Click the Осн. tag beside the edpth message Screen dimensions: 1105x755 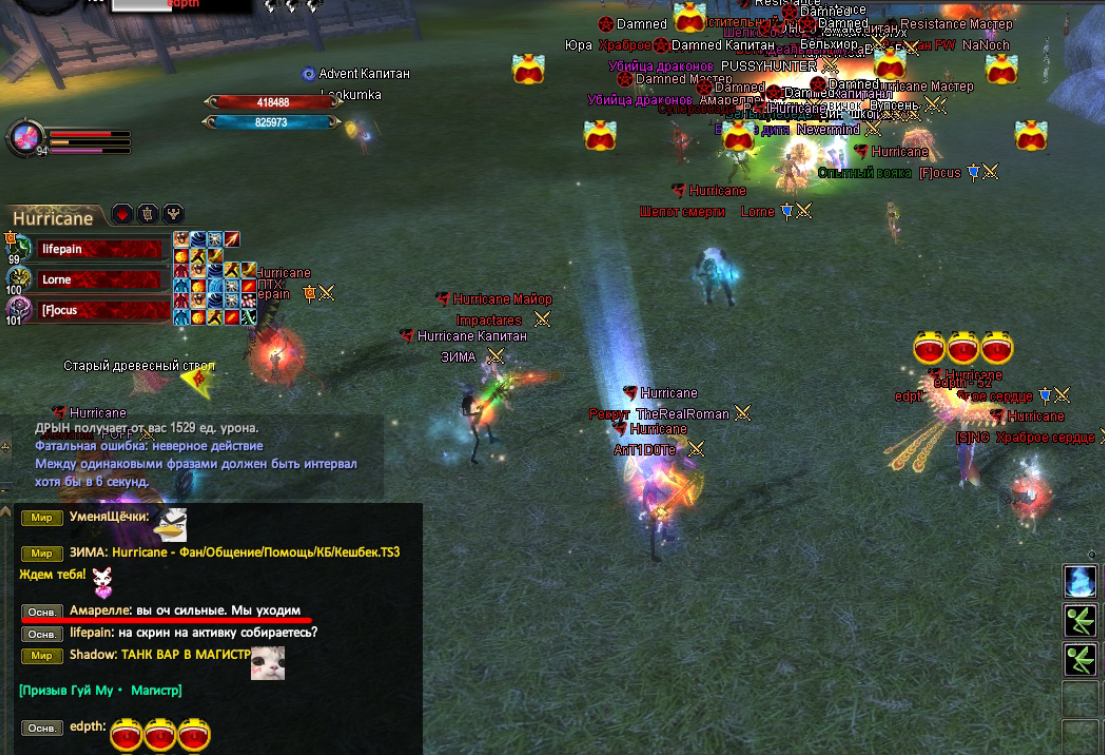pos(41,729)
